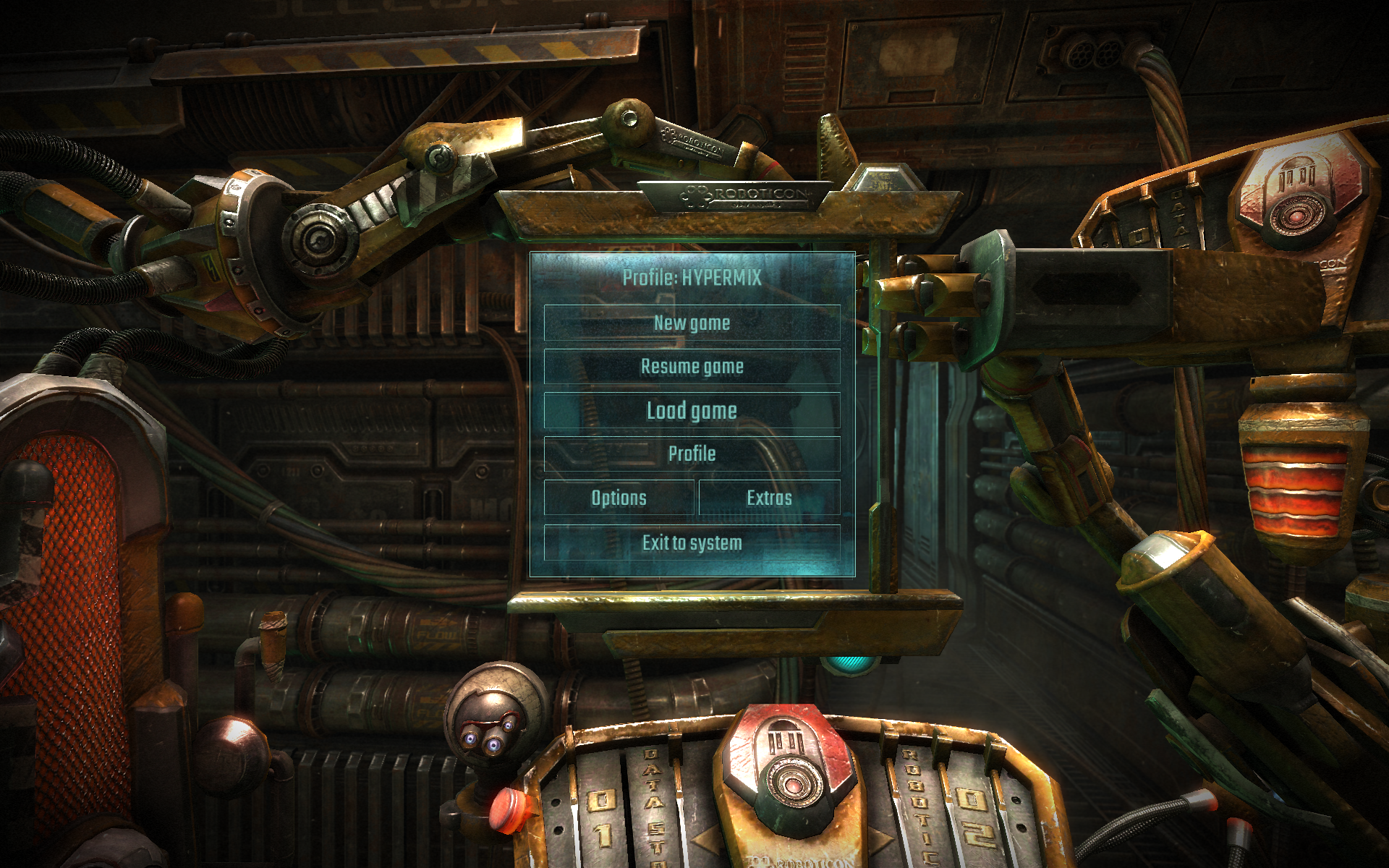Show the Extras section
1389x868 pixels.
point(769,498)
